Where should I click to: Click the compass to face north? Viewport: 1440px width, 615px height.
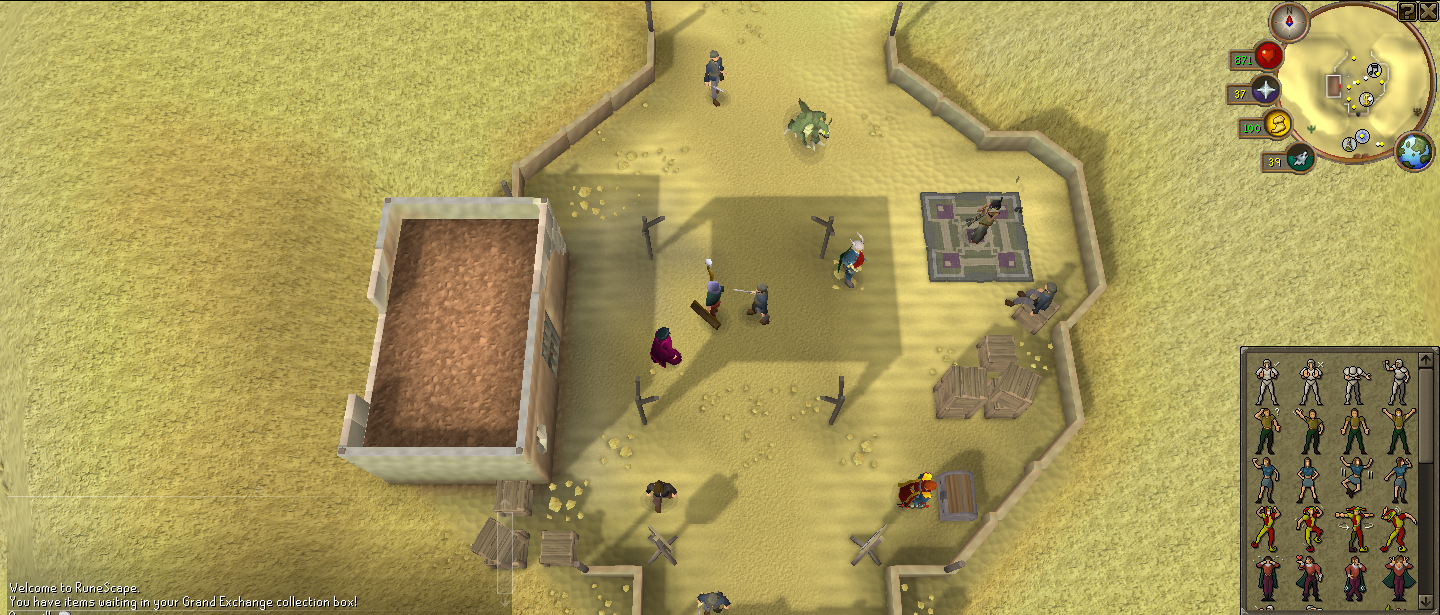(x=1289, y=21)
